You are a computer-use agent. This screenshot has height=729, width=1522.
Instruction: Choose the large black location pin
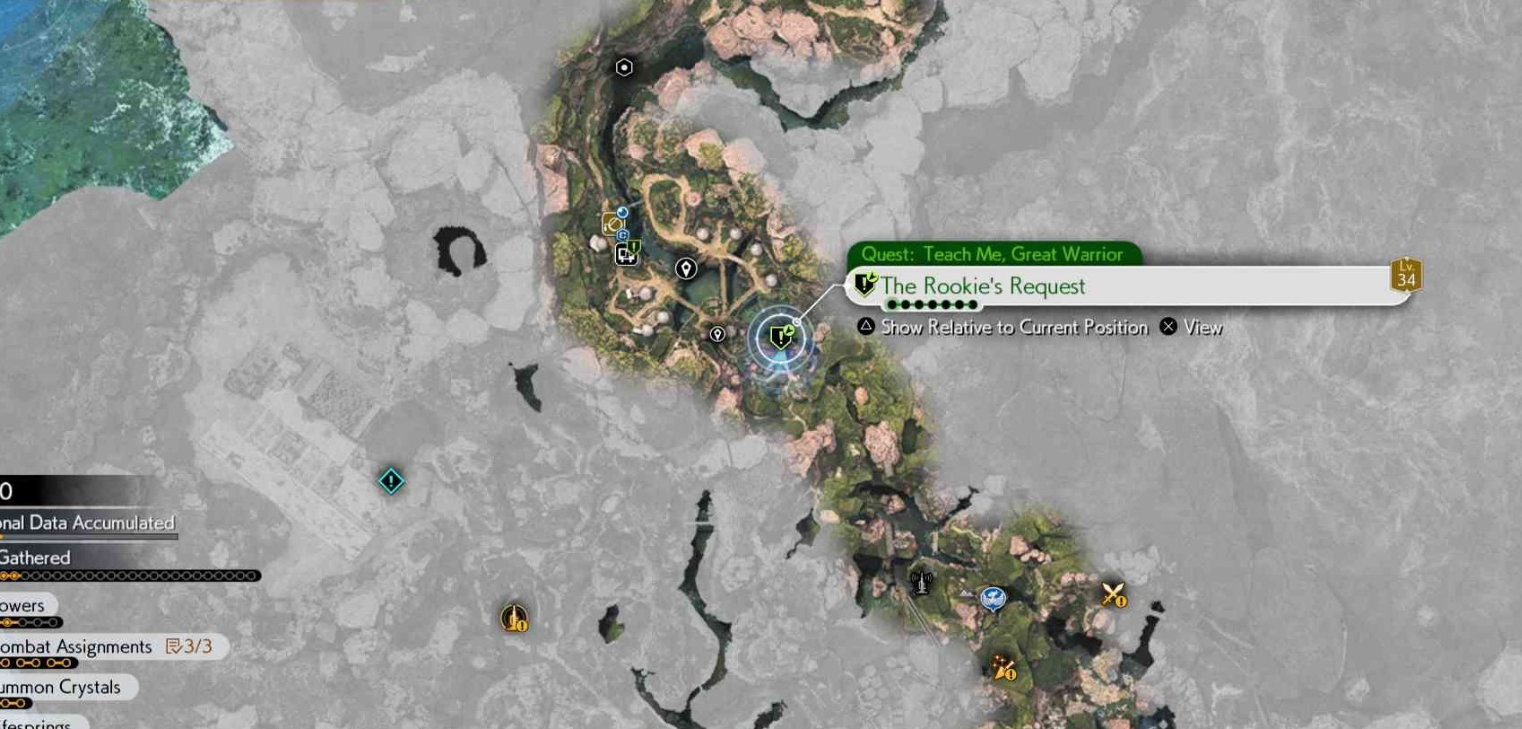pos(685,268)
